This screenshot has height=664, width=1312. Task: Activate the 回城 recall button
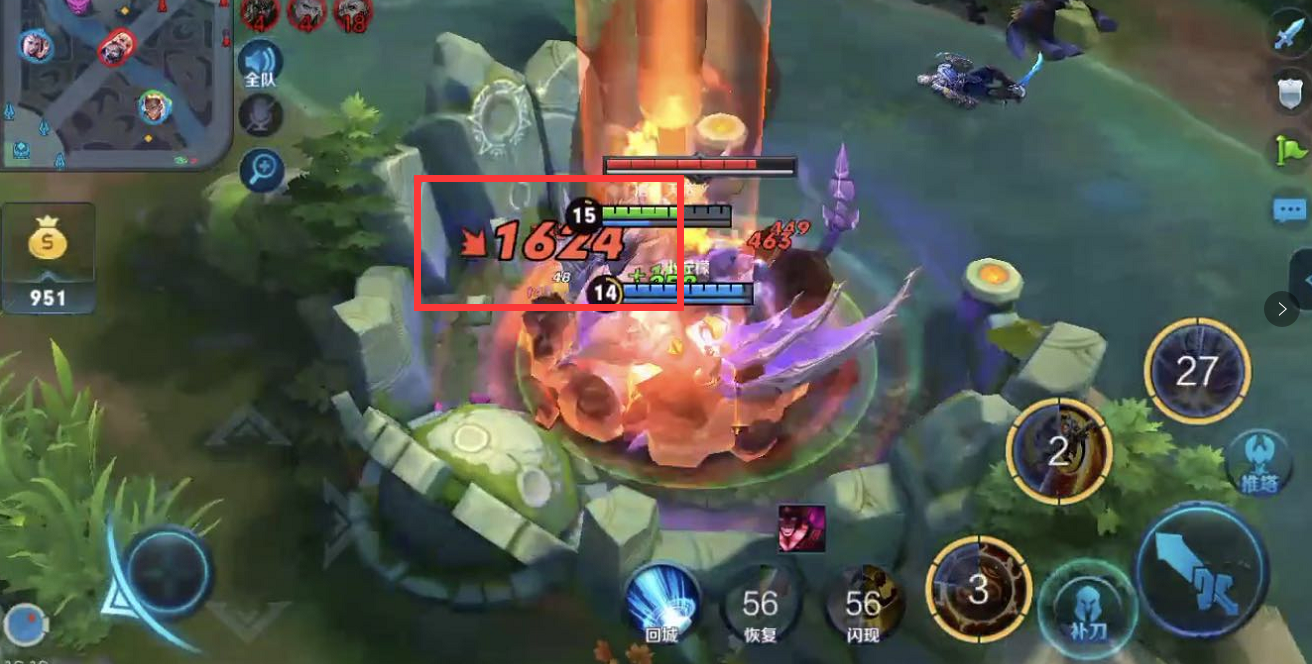662,600
